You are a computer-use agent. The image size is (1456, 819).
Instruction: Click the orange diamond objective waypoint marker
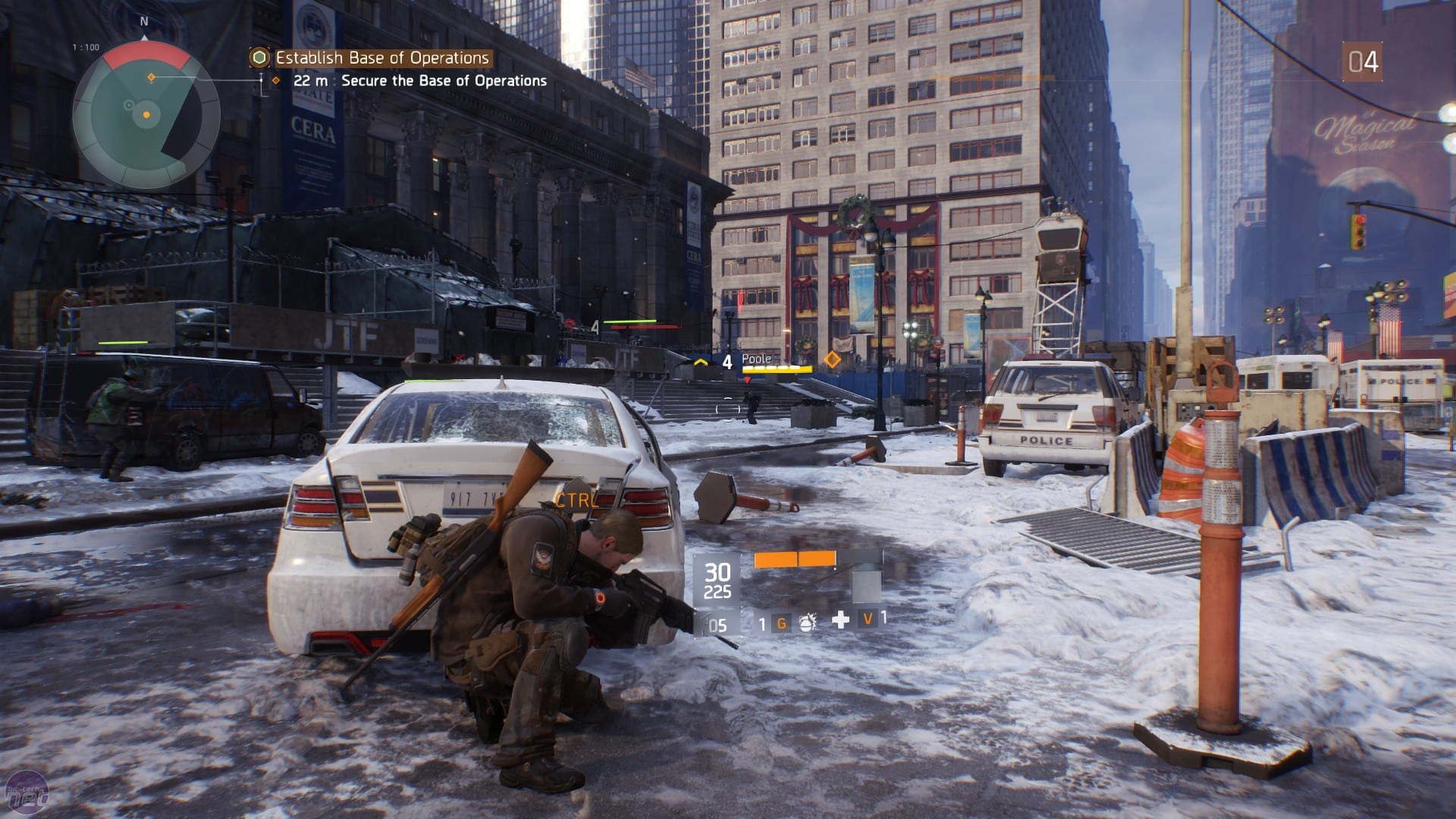tap(832, 359)
